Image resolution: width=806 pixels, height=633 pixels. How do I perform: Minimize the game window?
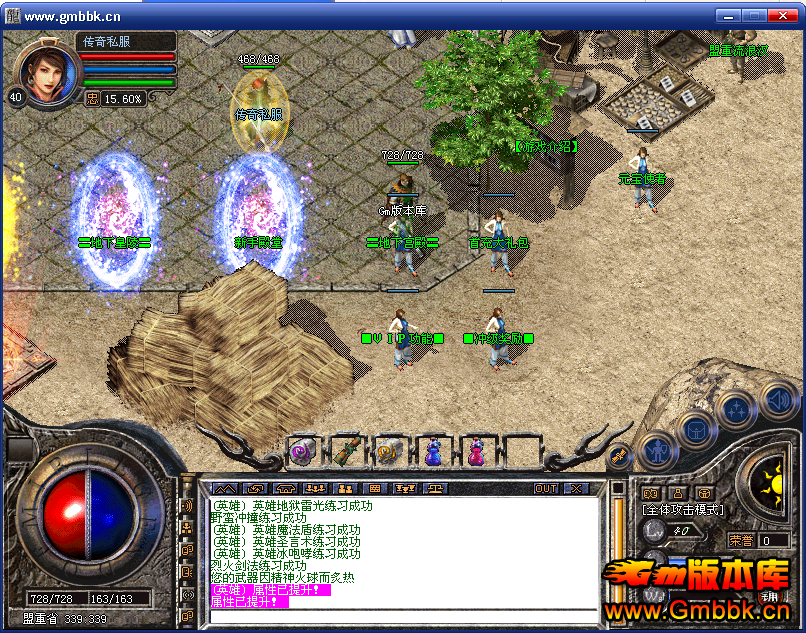tap(728, 16)
